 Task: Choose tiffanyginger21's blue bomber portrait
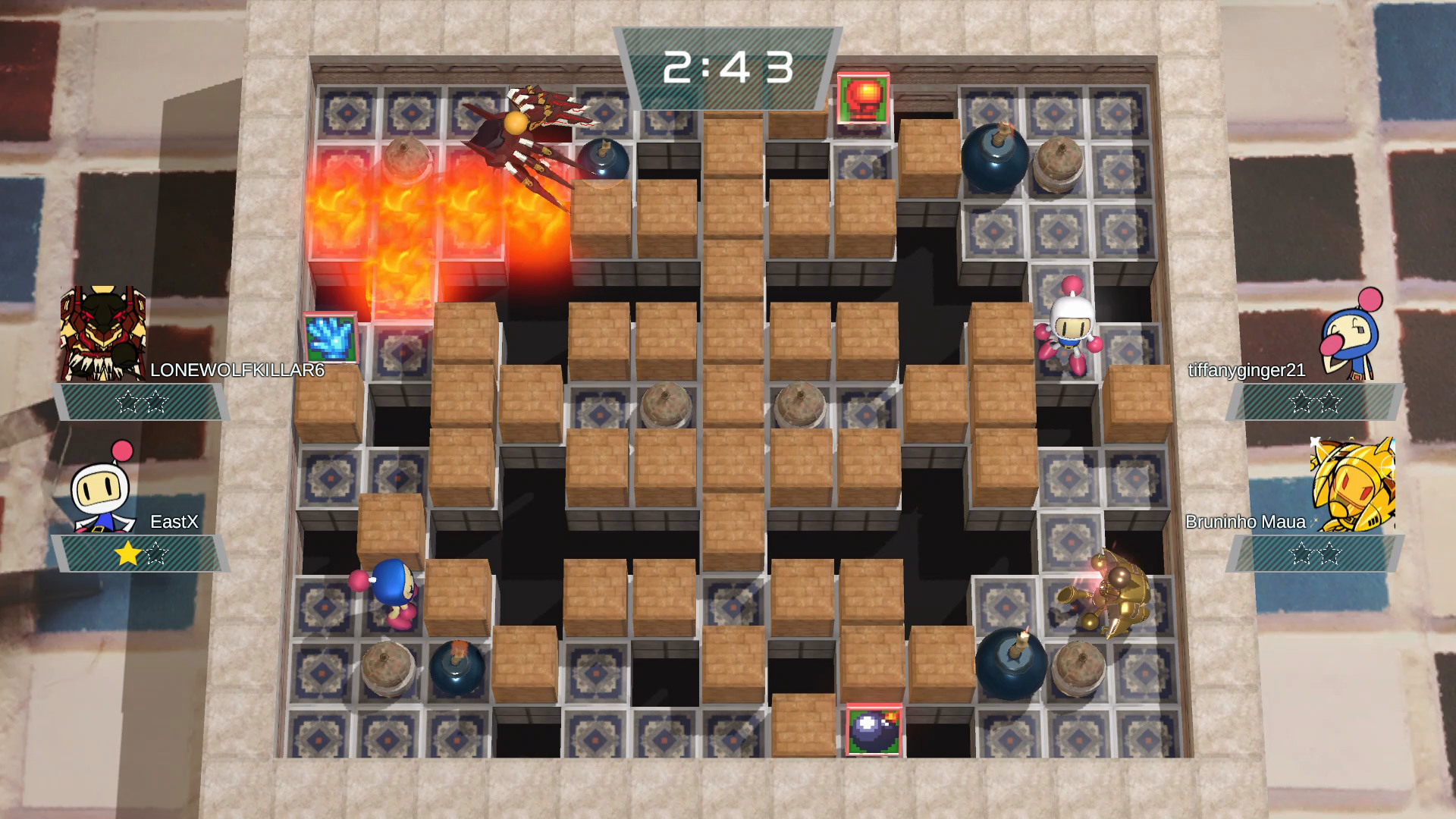pos(1352,335)
